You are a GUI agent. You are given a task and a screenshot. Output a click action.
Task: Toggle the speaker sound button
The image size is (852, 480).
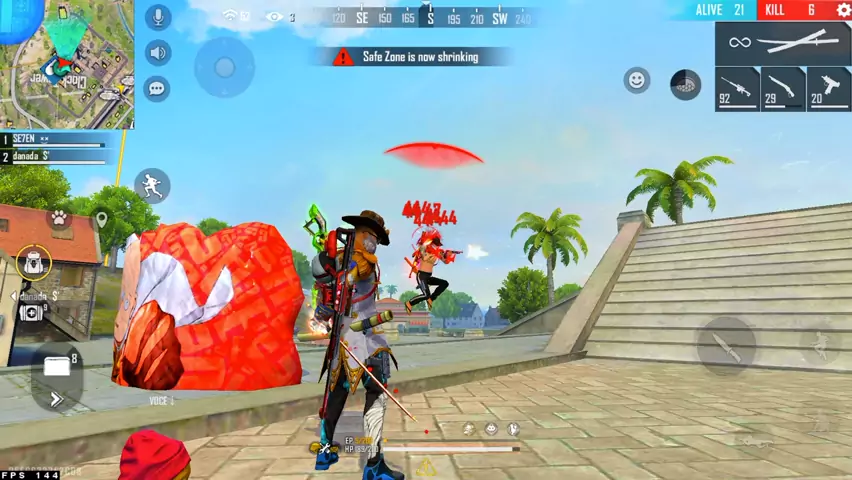point(157,53)
